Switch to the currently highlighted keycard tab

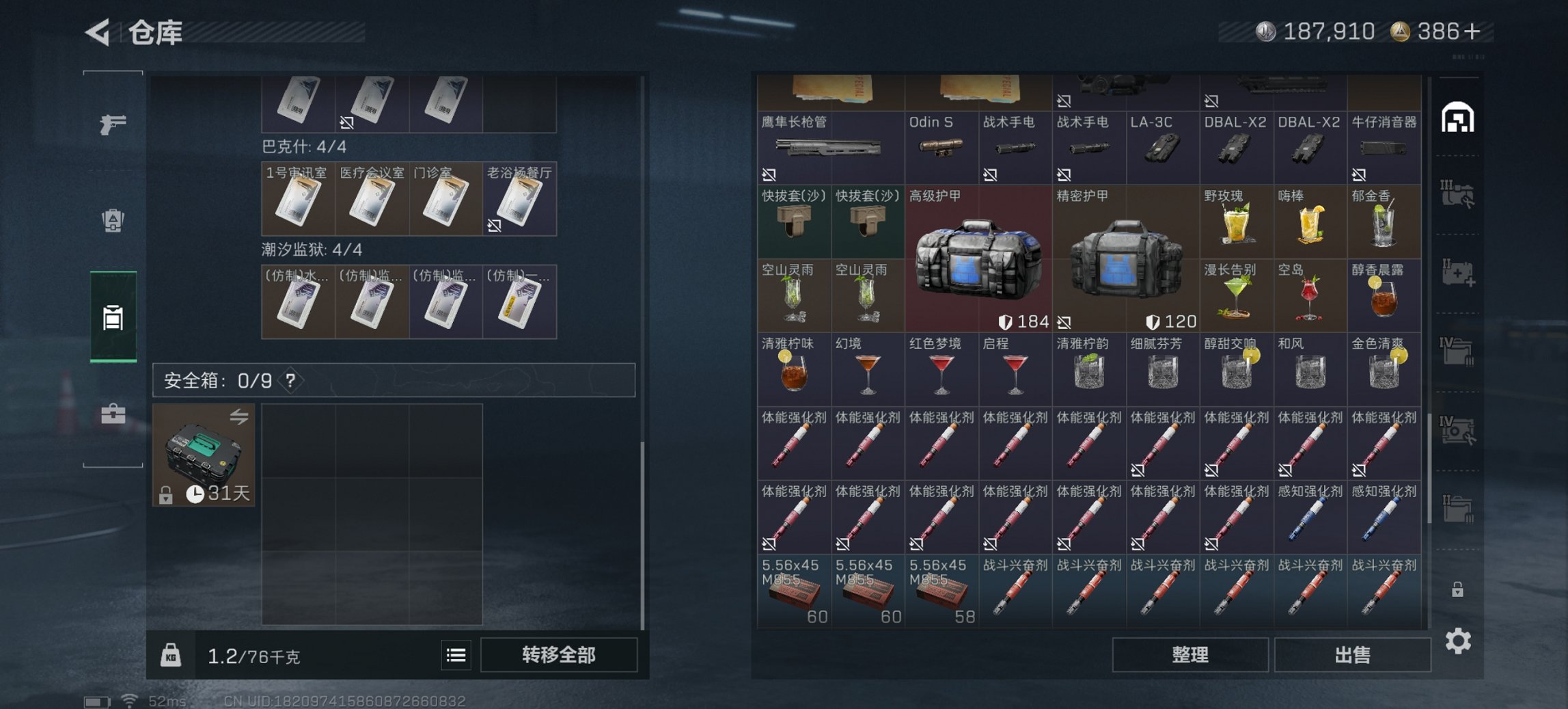coord(115,318)
